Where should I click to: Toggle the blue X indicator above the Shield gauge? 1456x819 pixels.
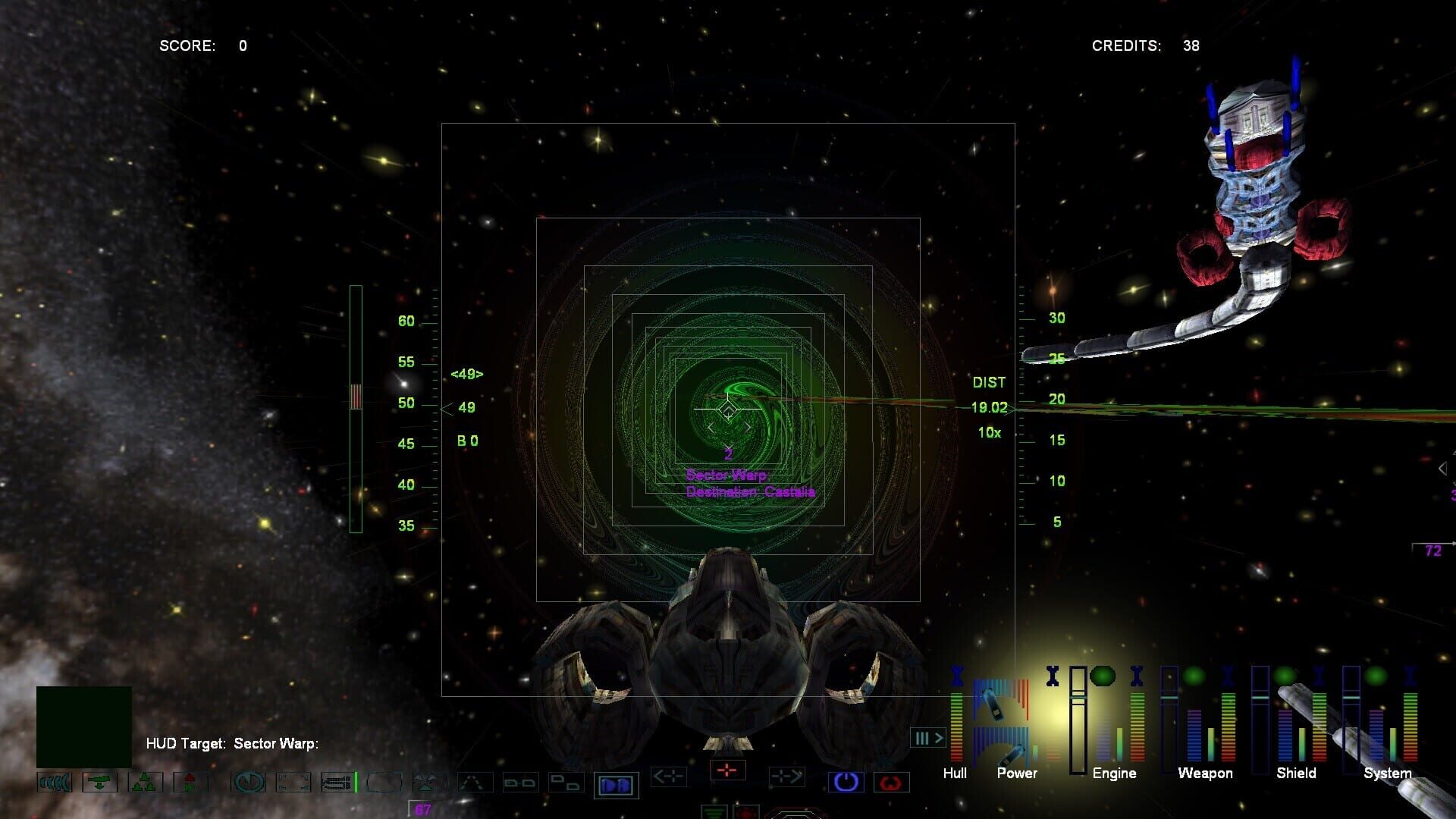pyautogui.click(x=1318, y=677)
